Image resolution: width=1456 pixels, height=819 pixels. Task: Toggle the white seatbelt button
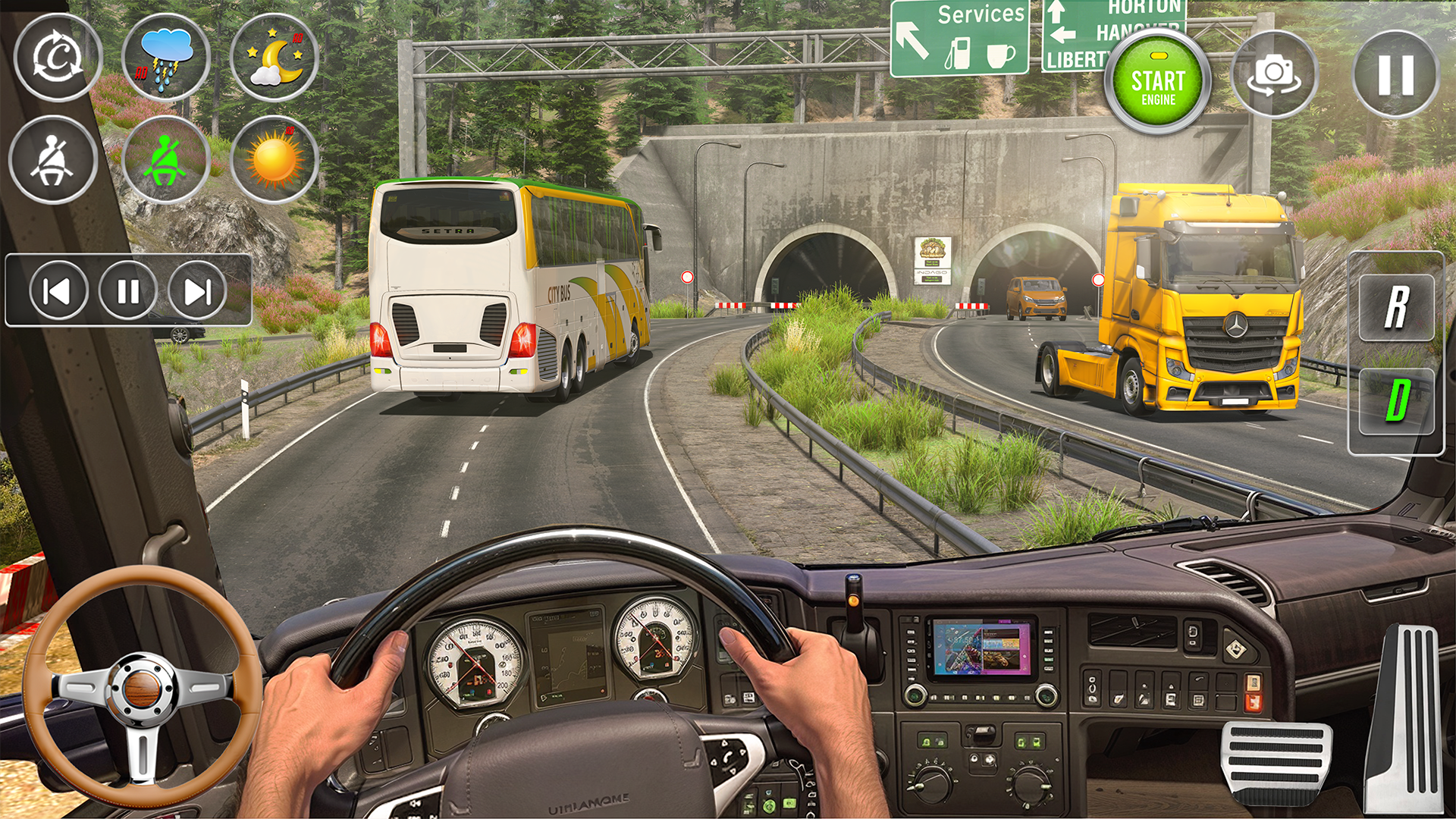(x=53, y=160)
